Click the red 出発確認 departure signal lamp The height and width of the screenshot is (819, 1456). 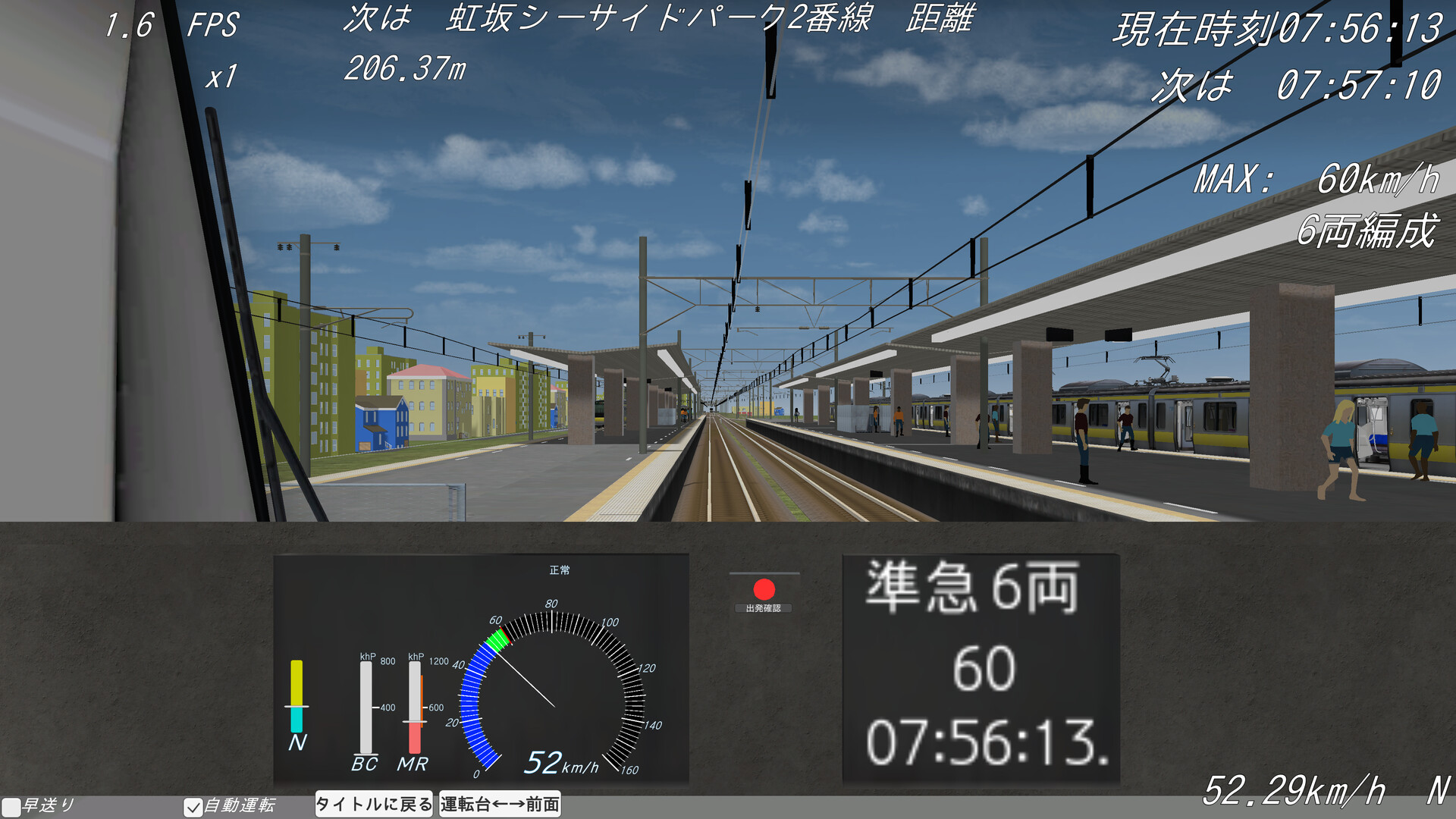(x=763, y=588)
